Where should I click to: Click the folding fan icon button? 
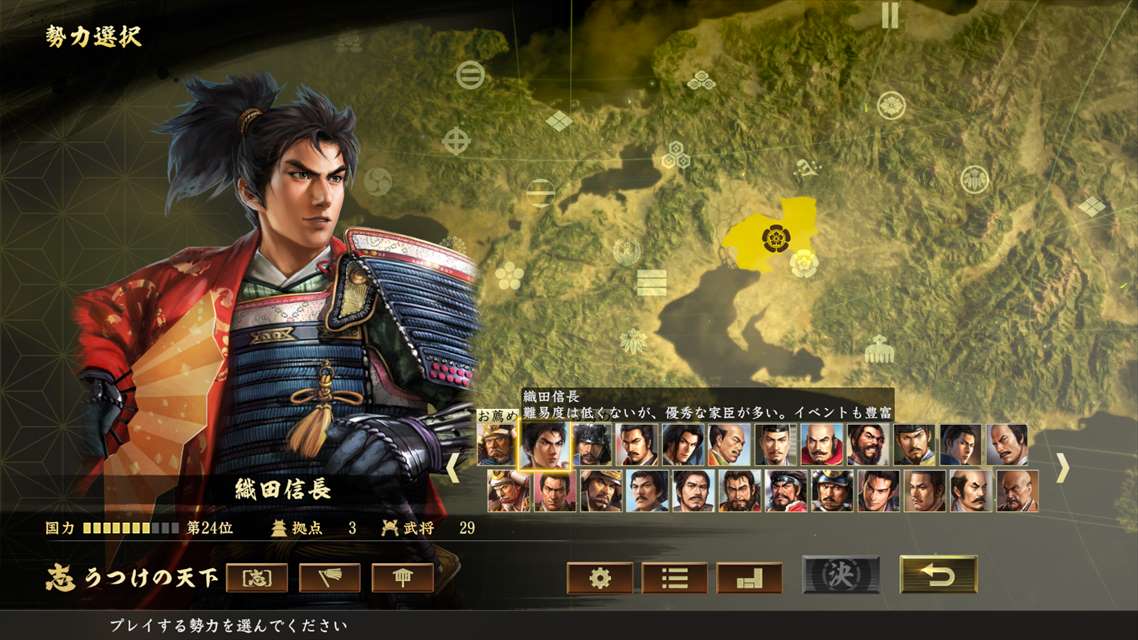pos(330,578)
